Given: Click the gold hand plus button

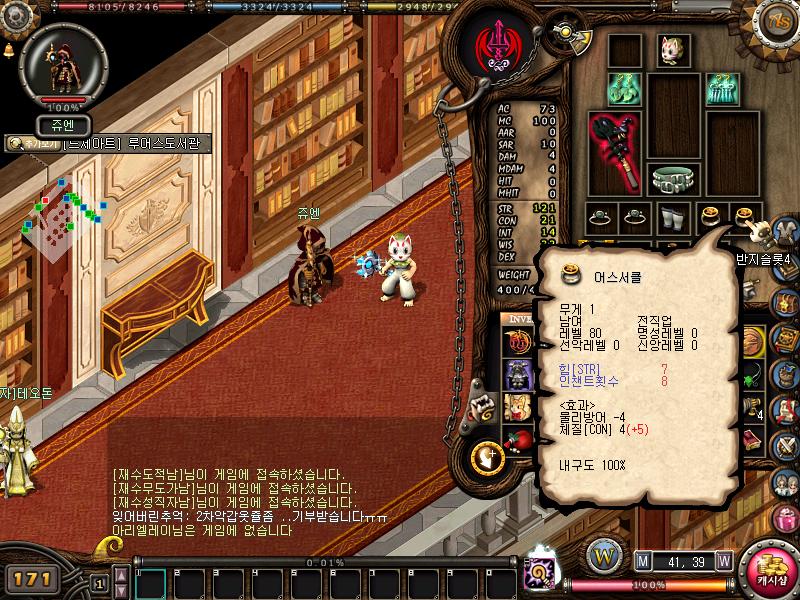Looking at the screenshot, I should tap(486, 458).
